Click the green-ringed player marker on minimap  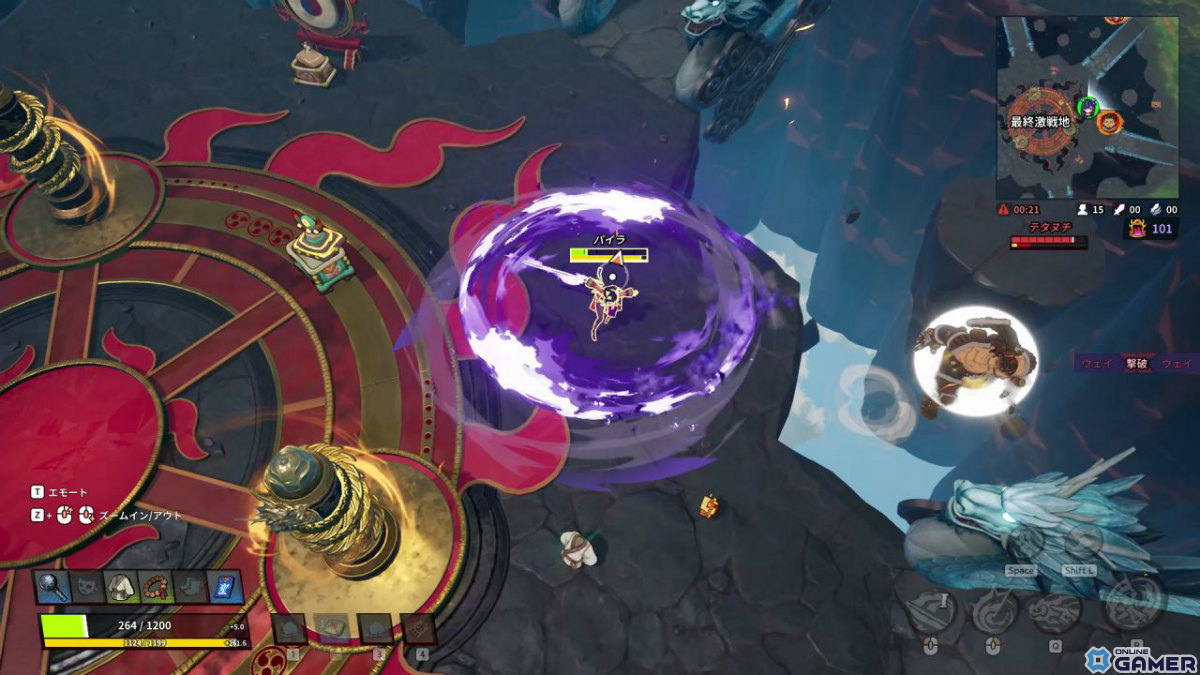(x=1088, y=106)
